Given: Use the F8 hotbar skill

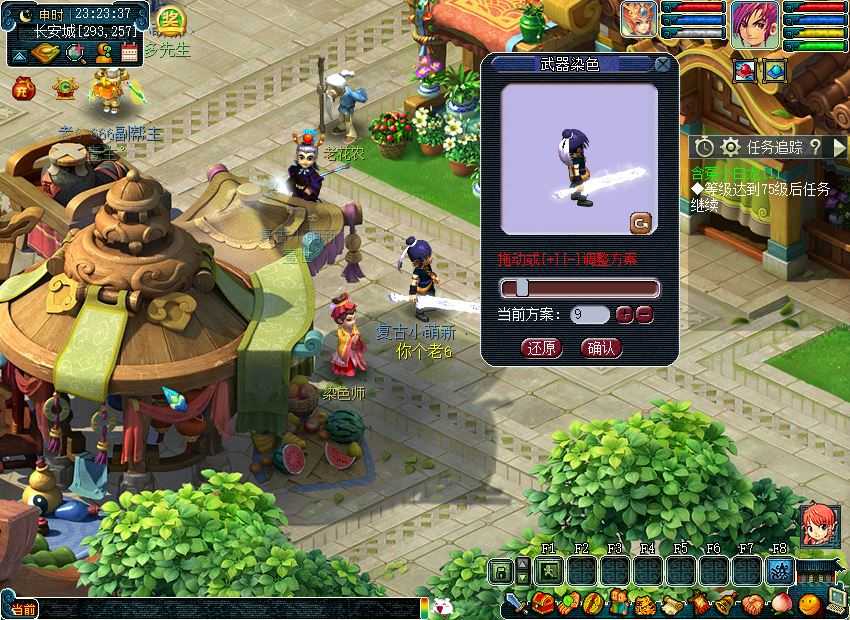Looking at the screenshot, I should [779, 570].
